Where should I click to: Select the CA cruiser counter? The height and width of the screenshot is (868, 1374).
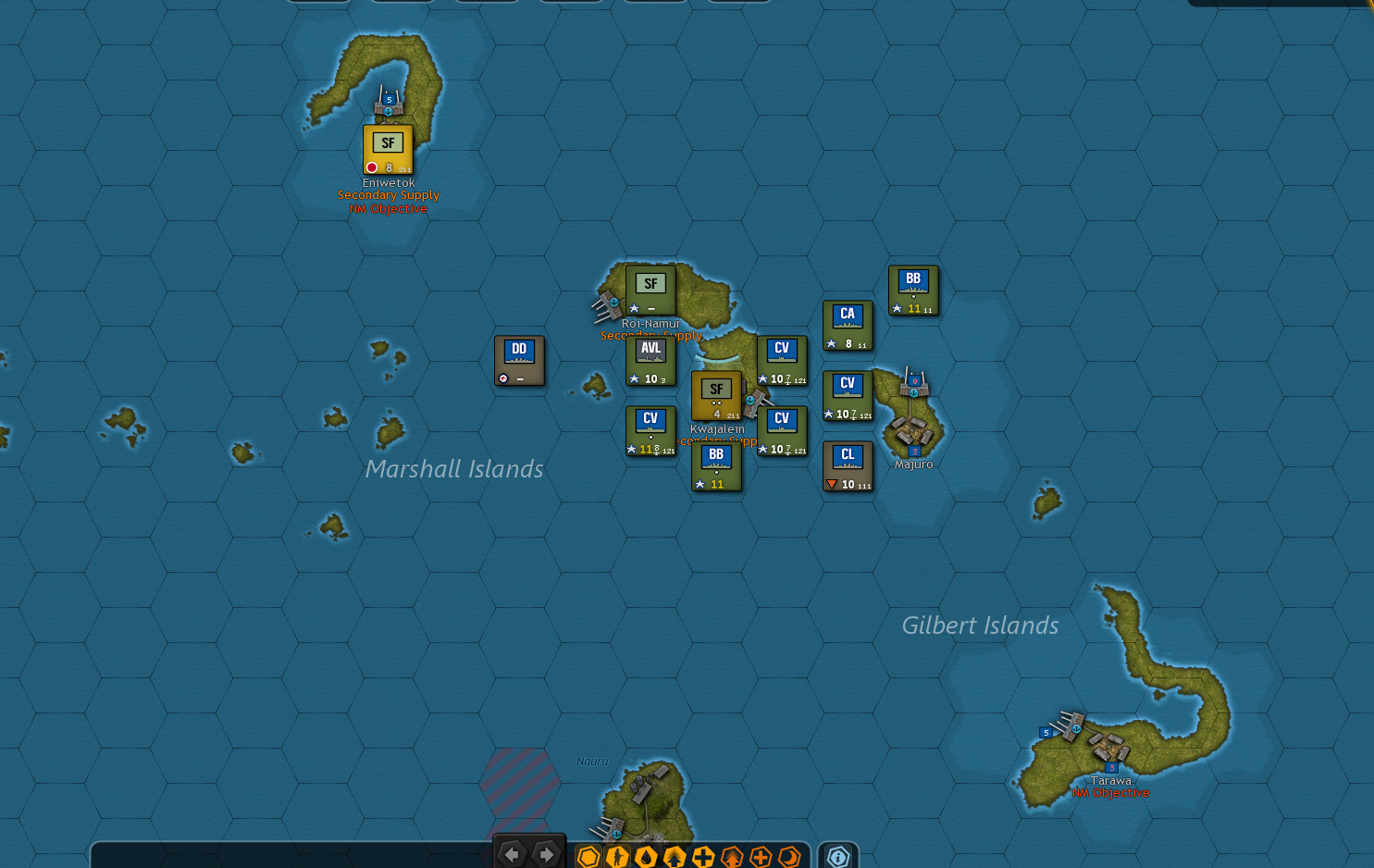click(x=848, y=324)
